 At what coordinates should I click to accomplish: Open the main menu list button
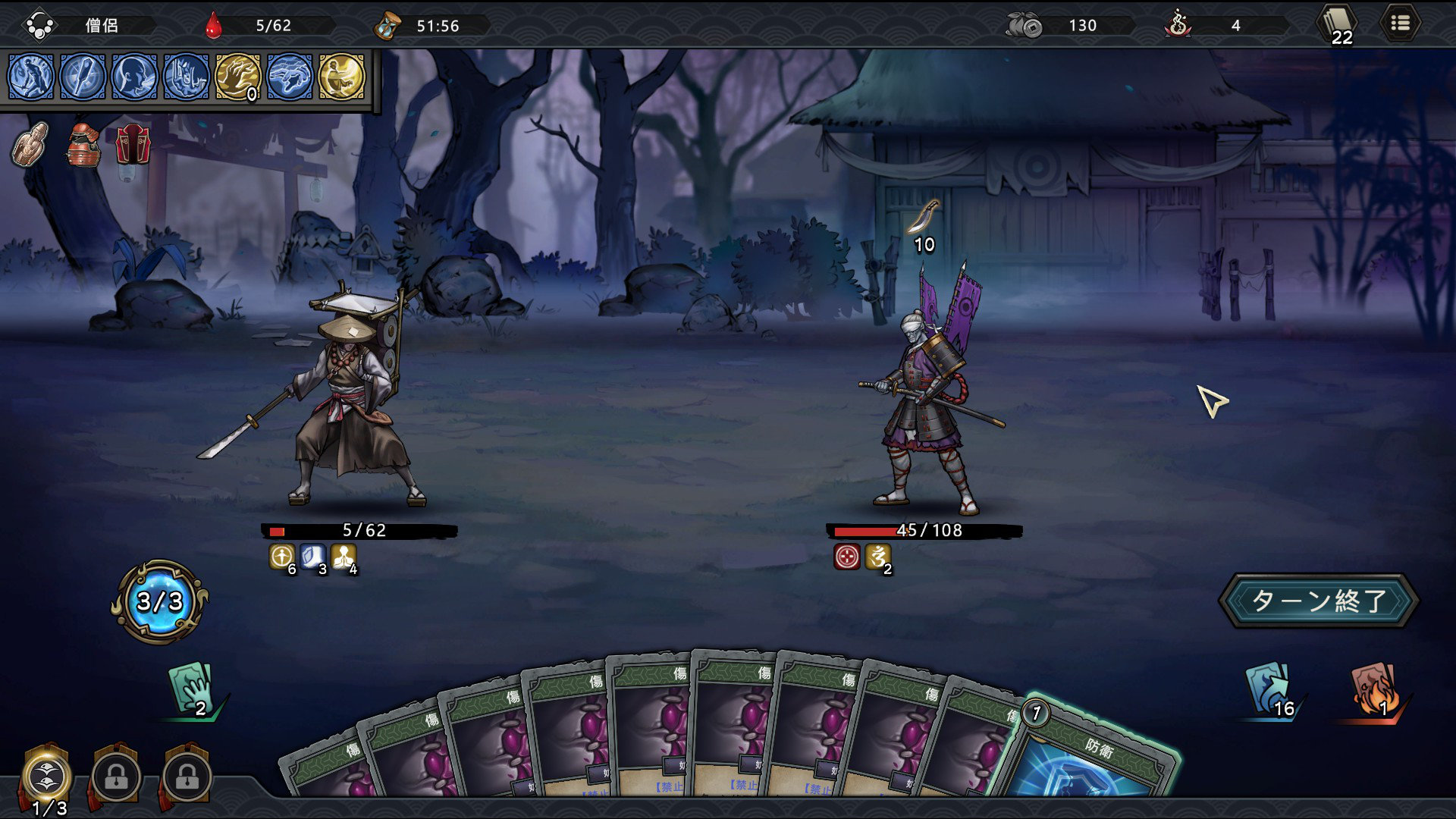point(1400,24)
